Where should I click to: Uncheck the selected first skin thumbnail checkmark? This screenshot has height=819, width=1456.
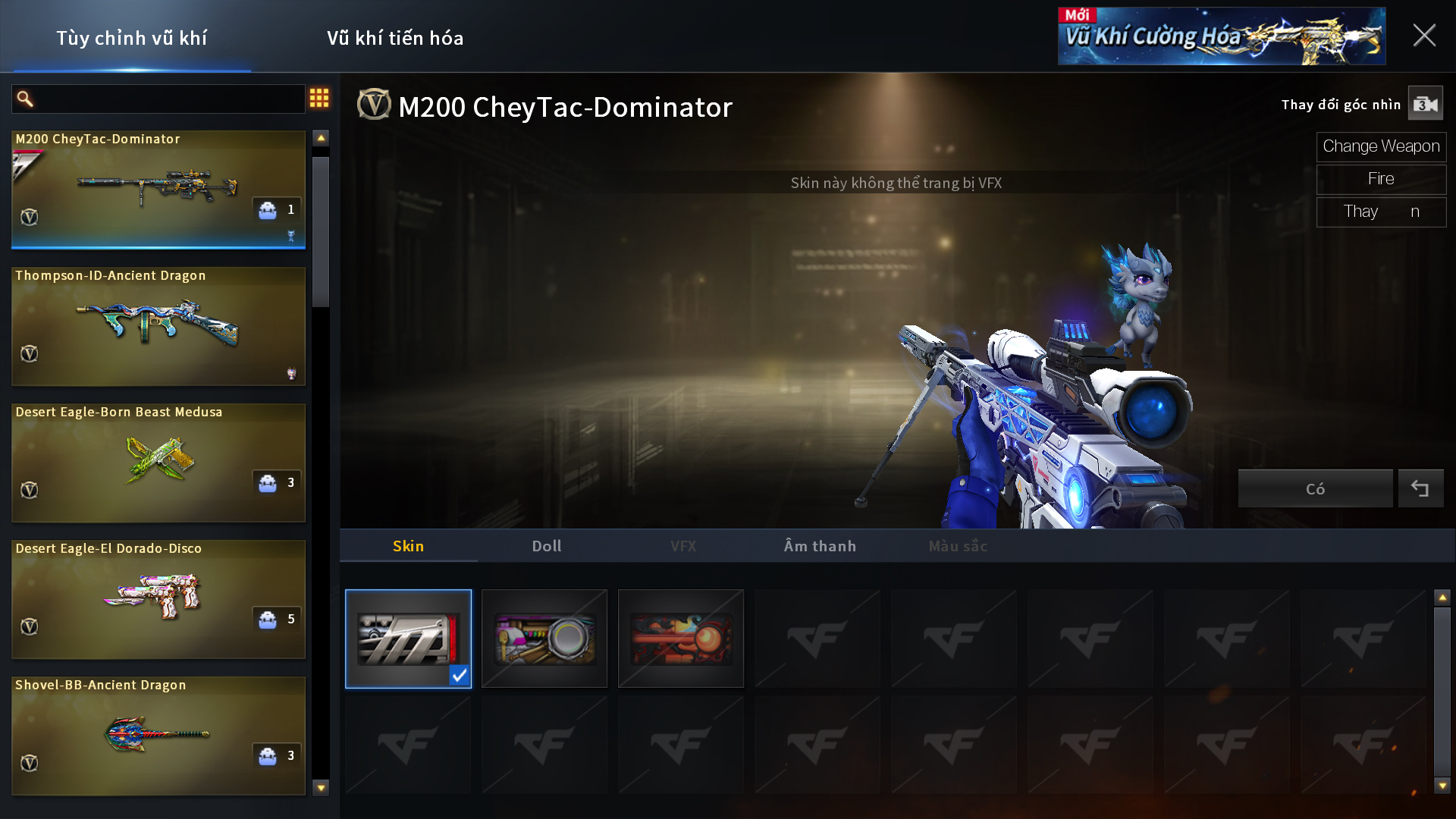(x=459, y=676)
